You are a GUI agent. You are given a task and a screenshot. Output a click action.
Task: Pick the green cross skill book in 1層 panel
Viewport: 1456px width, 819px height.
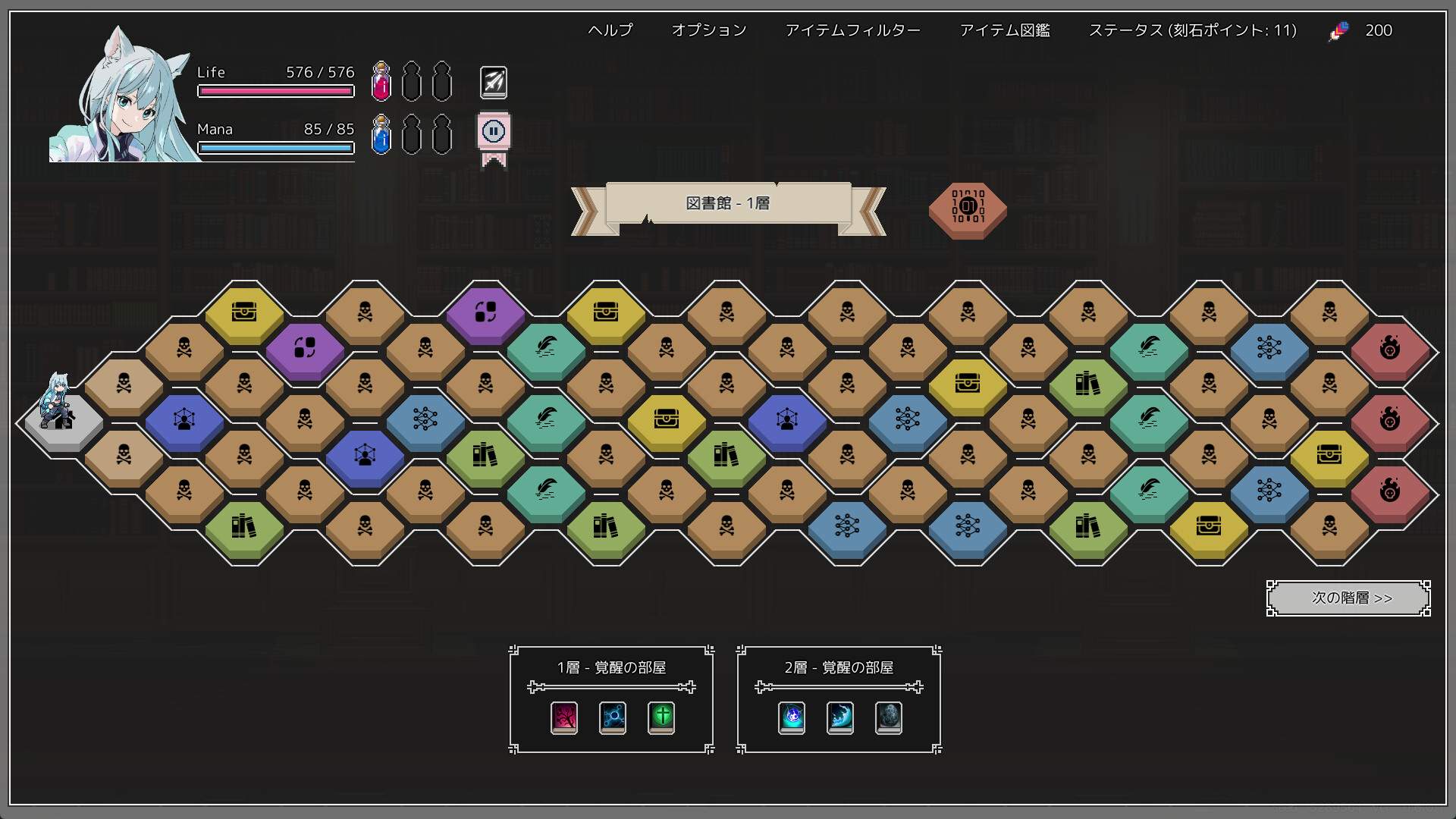coord(661,718)
